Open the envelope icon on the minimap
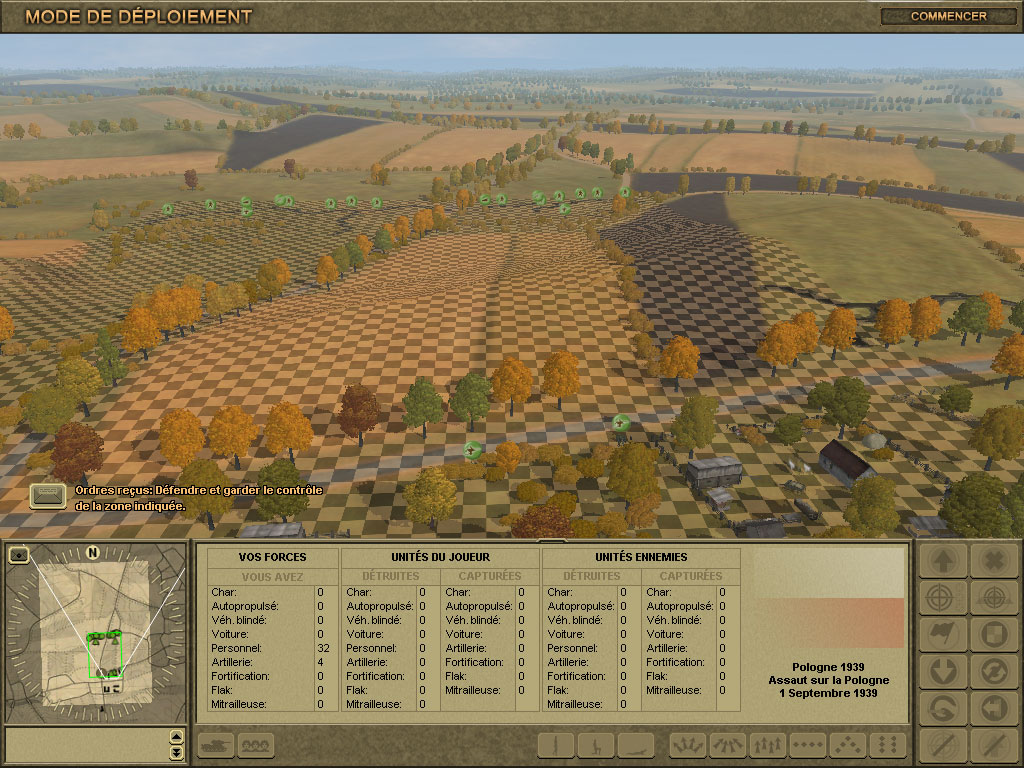Viewport: 1024px width, 768px height. click(x=19, y=554)
